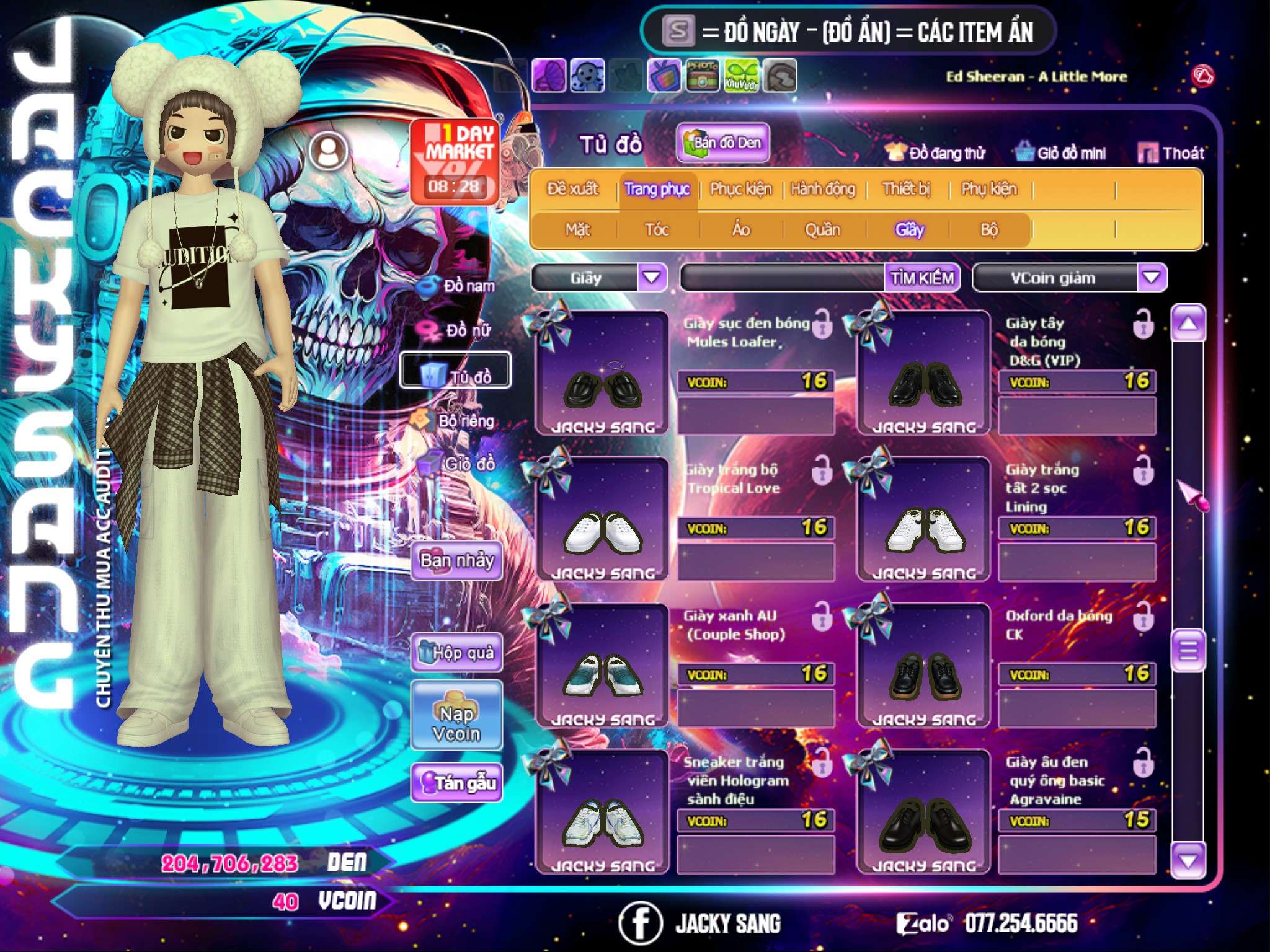
Task: Open Giỏ đồ mini basket
Action: coord(1060,152)
